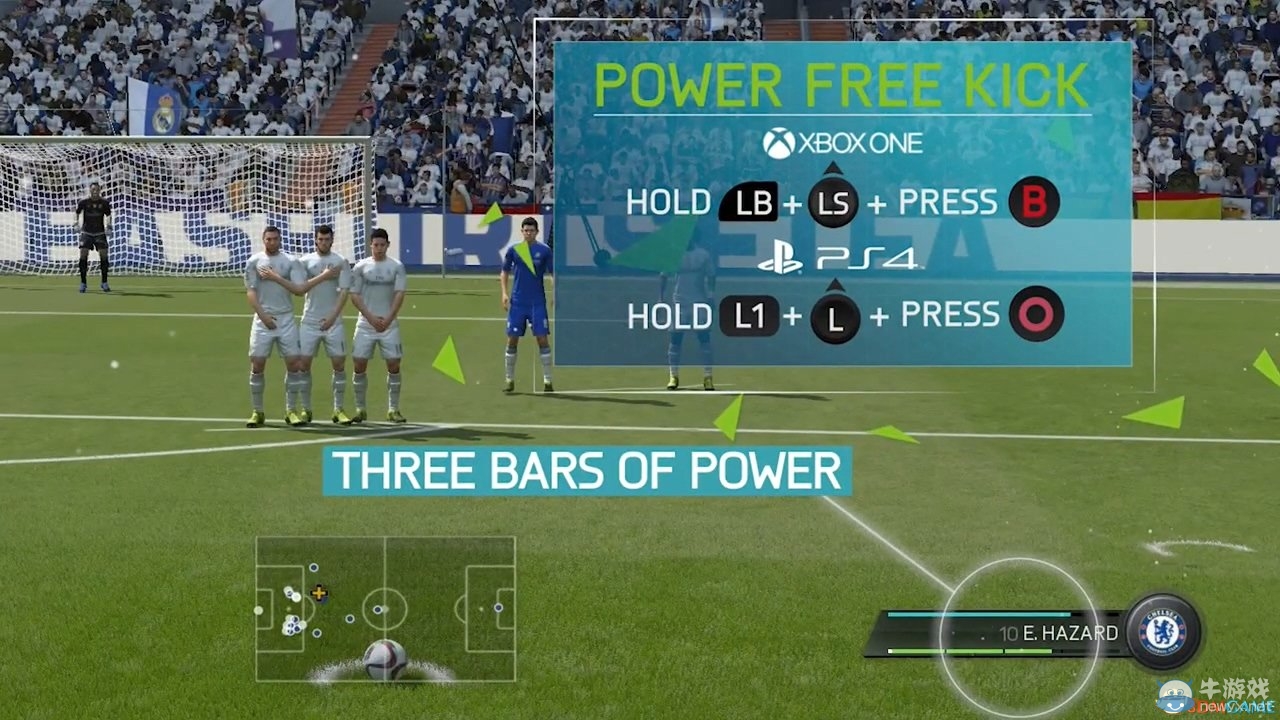
Task: Click the LS left-stick icon
Action: tap(833, 203)
